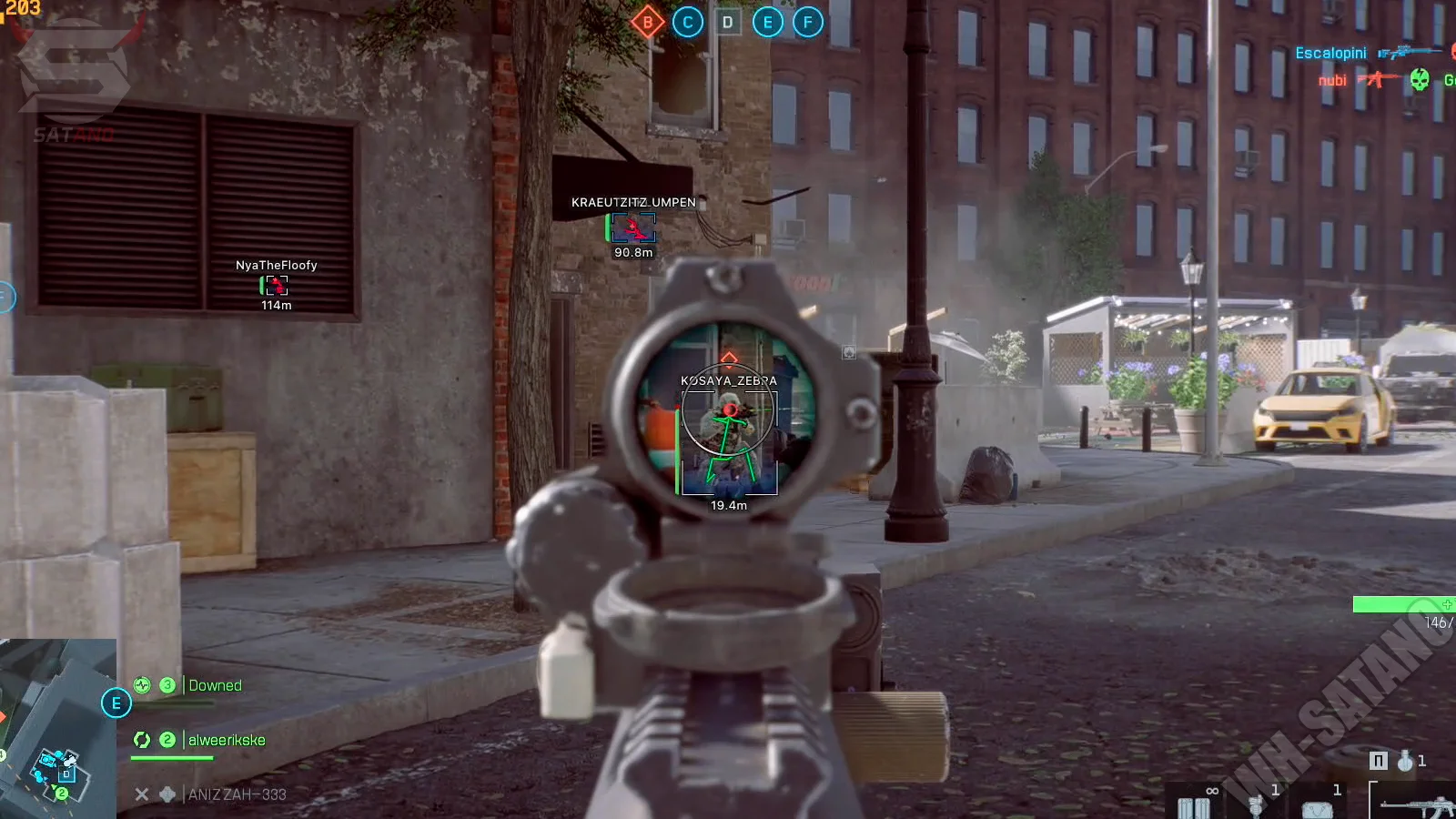The width and height of the screenshot is (1456, 819).
Task: Select squad member ANIZZAH-333
Action: 237,794
